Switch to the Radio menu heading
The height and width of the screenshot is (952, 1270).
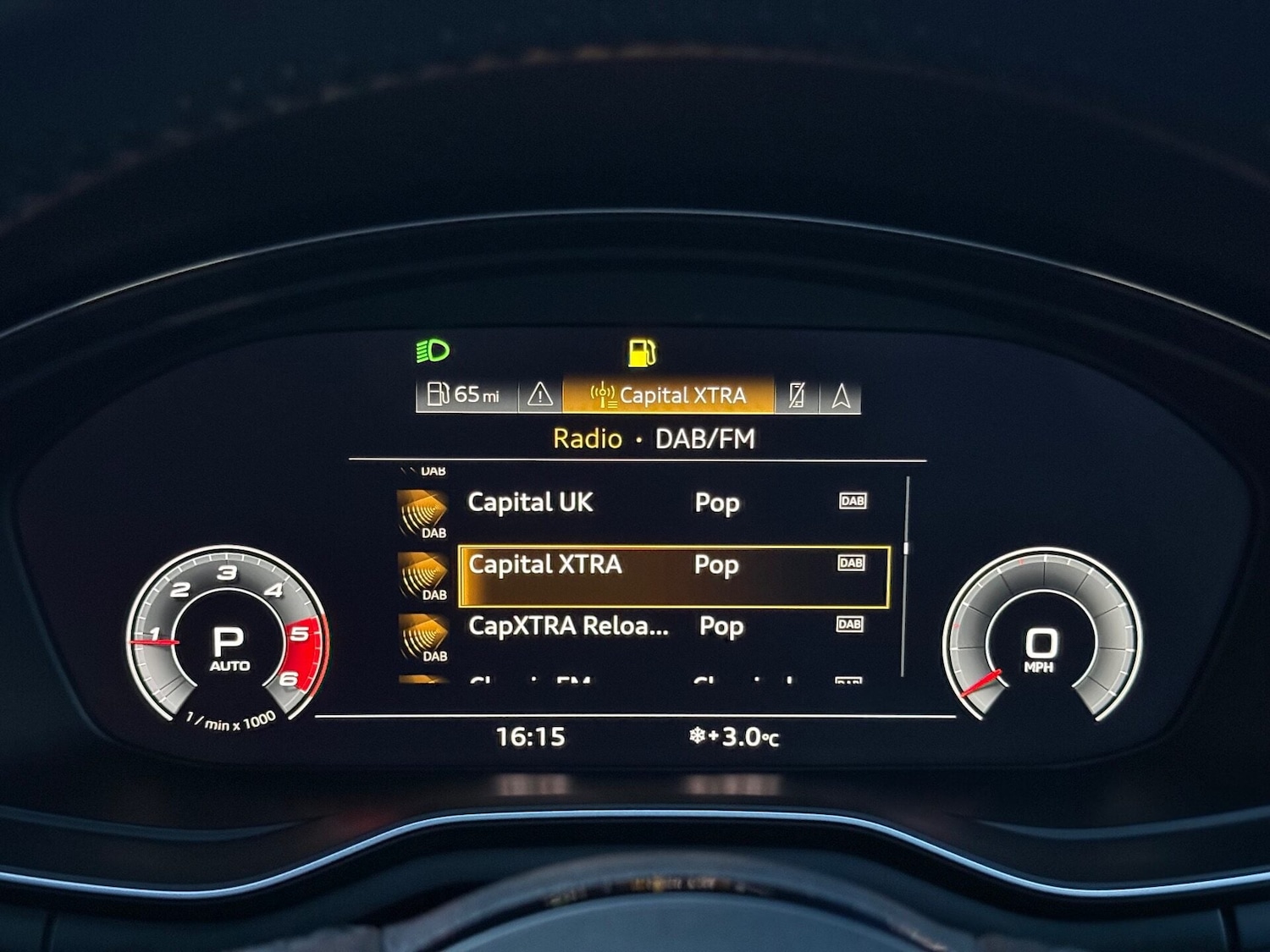click(588, 438)
